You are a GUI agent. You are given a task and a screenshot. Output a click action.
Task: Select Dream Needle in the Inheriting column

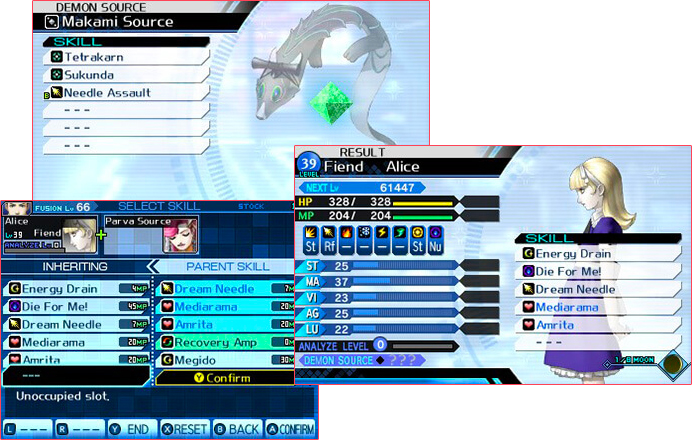pyautogui.click(x=75, y=325)
